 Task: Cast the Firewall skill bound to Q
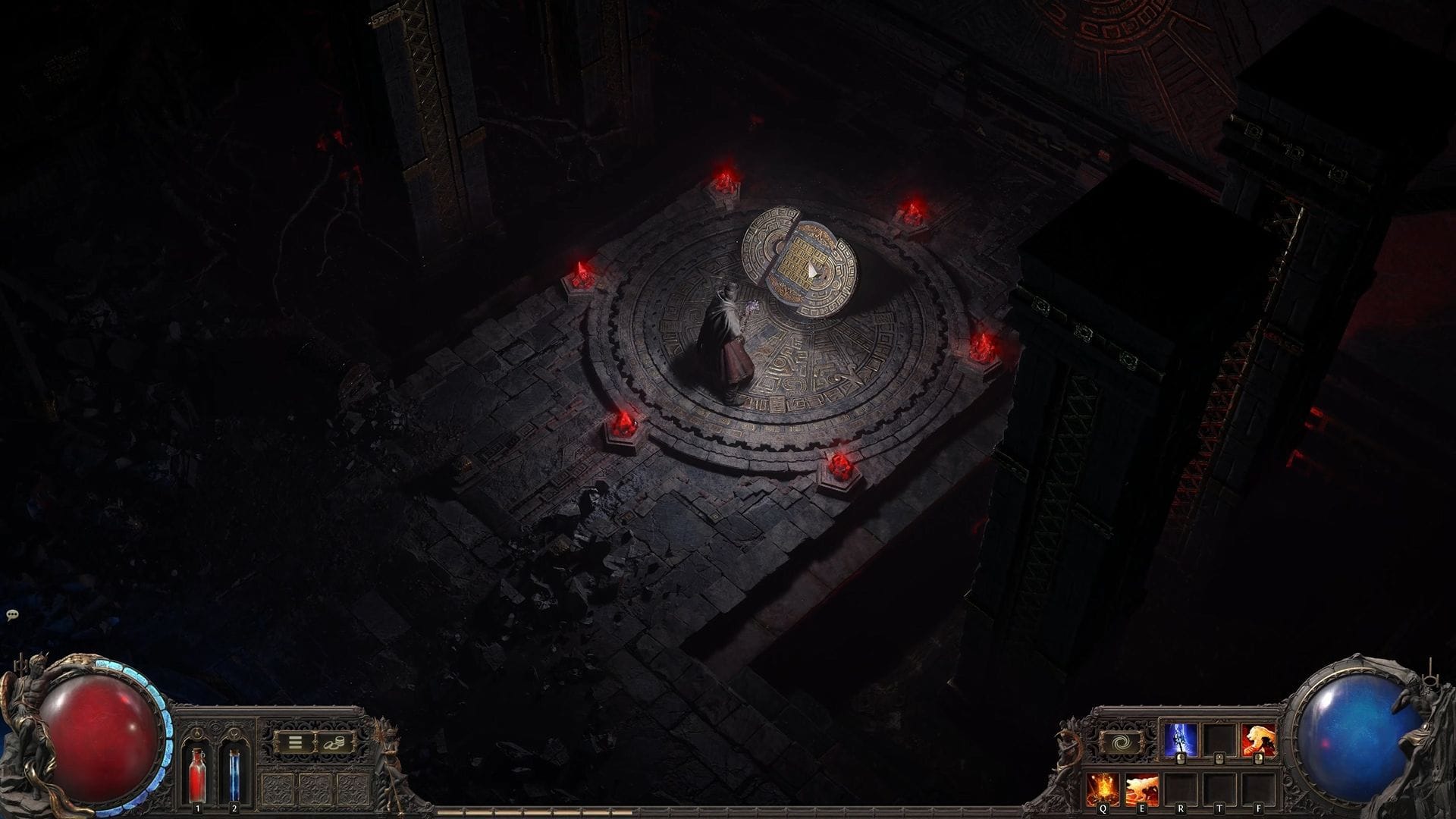(x=1102, y=789)
